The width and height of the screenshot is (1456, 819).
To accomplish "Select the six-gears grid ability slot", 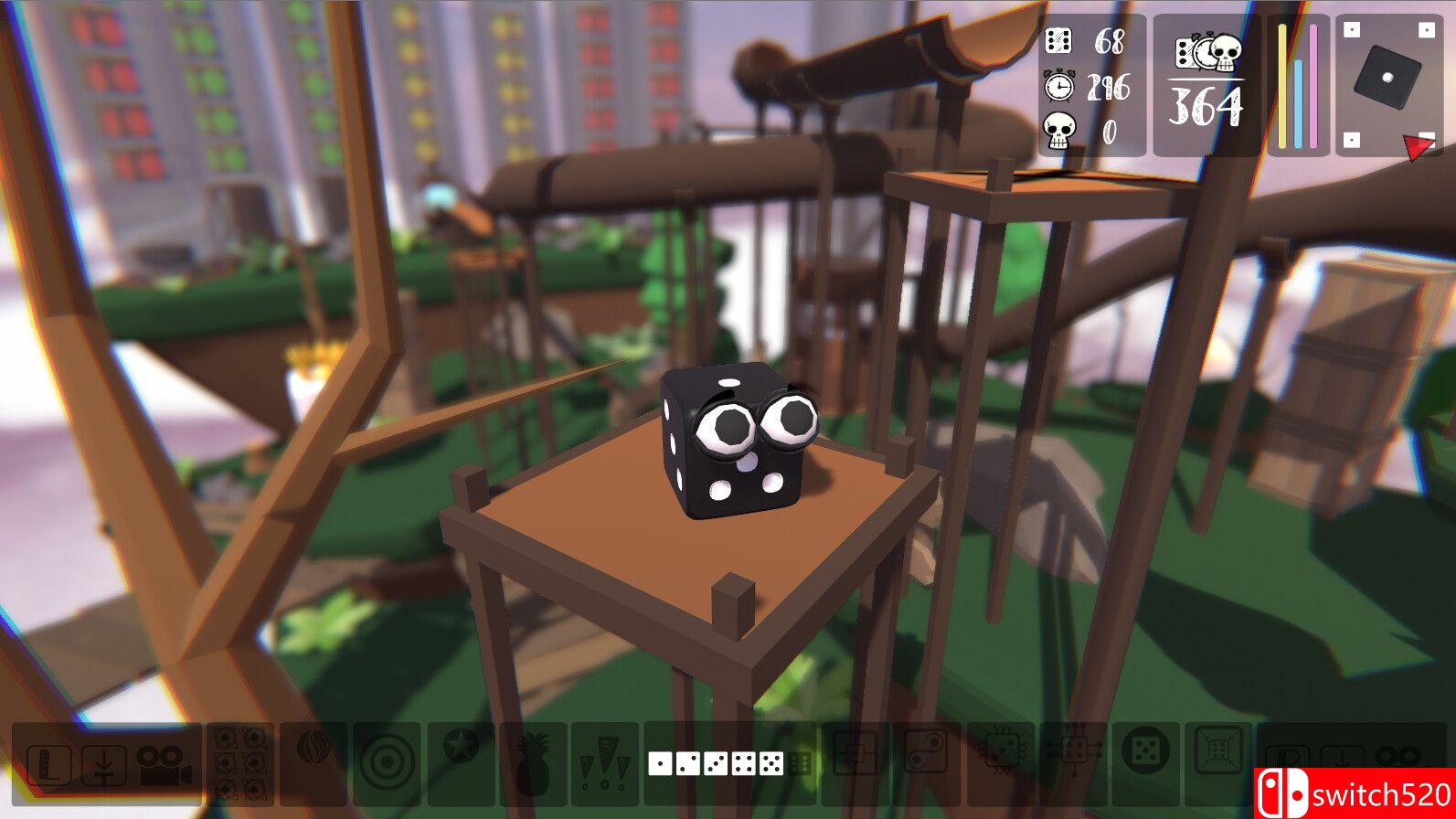I will click(241, 763).
